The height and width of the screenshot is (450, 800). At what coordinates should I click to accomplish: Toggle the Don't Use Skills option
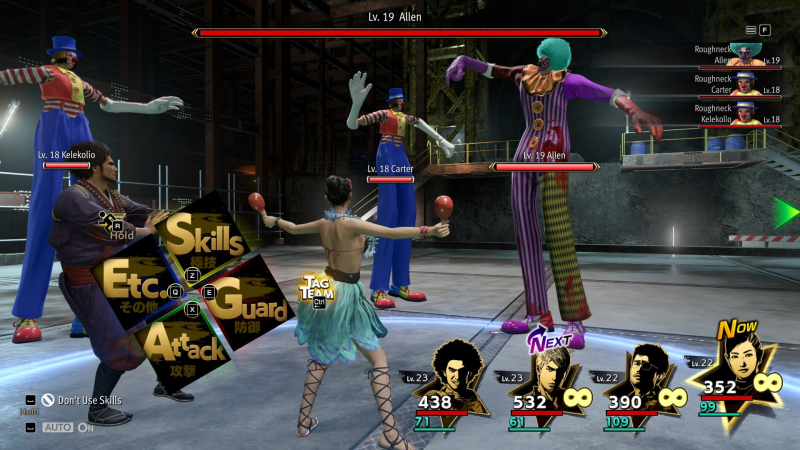[x=82, y=400]
